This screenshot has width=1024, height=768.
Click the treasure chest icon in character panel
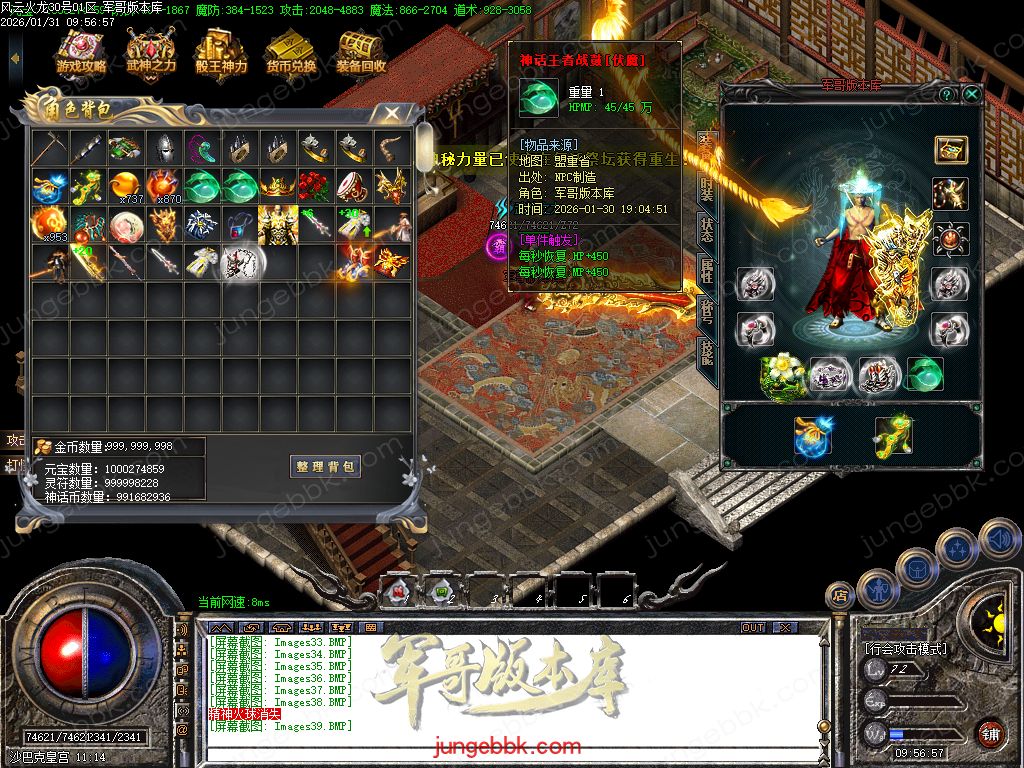coord(950,149)
